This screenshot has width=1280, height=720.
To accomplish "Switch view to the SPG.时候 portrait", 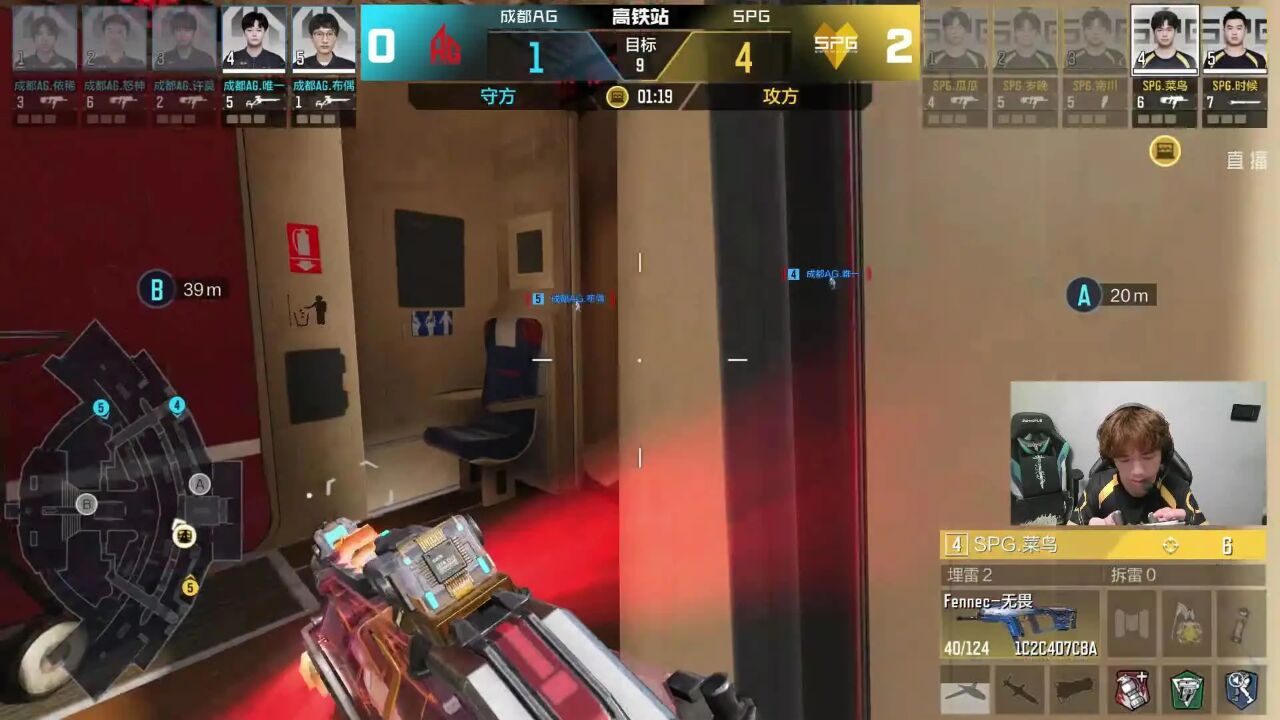I will pos(1233,39).
